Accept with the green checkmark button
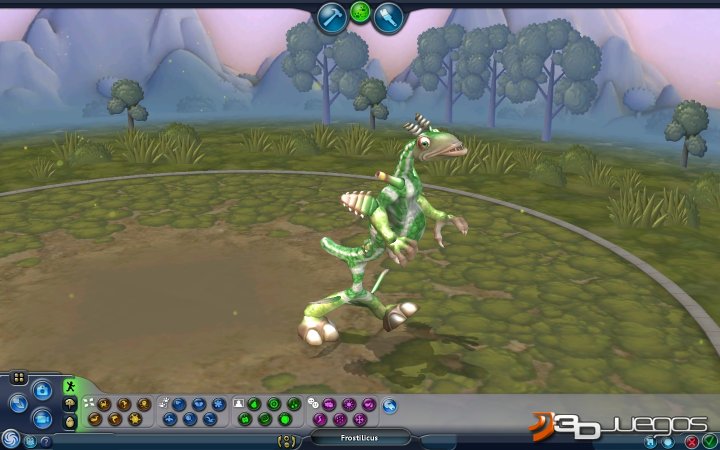The height and width of the screenshot is (450, 720). pyautogui.click(x=709, y=440)
